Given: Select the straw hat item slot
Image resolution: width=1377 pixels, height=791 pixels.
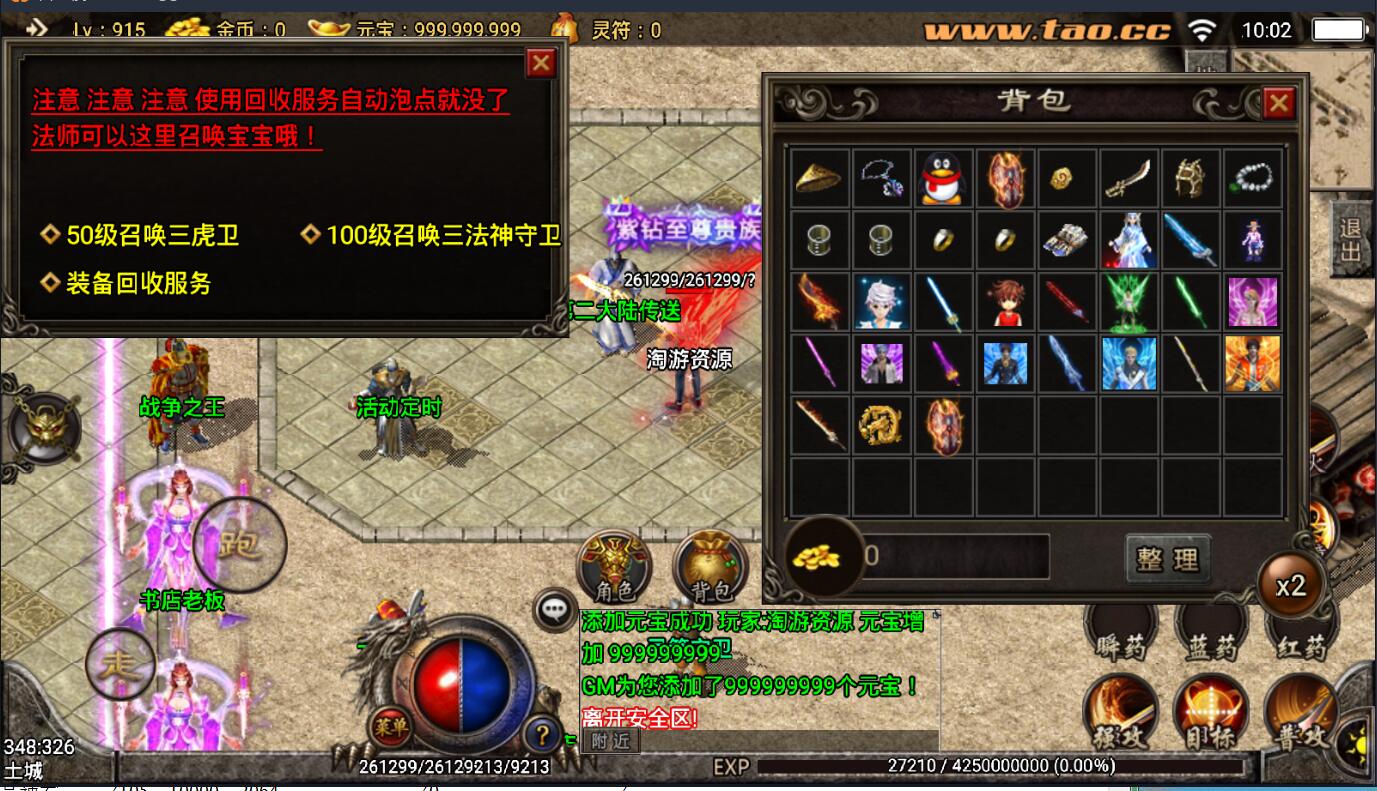Looking at the screenshot, I should pyautogui.click(x=818, y=178).
